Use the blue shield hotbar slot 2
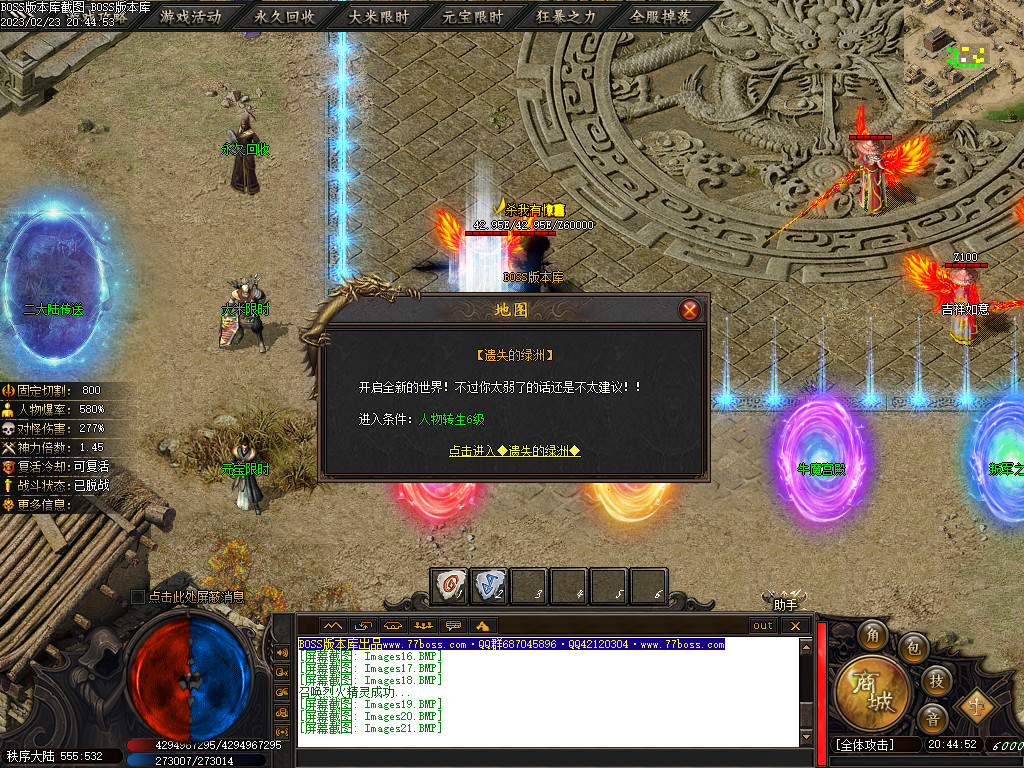Image resolution: width=1024 pixels, height=768 pixels. point(489,586)
